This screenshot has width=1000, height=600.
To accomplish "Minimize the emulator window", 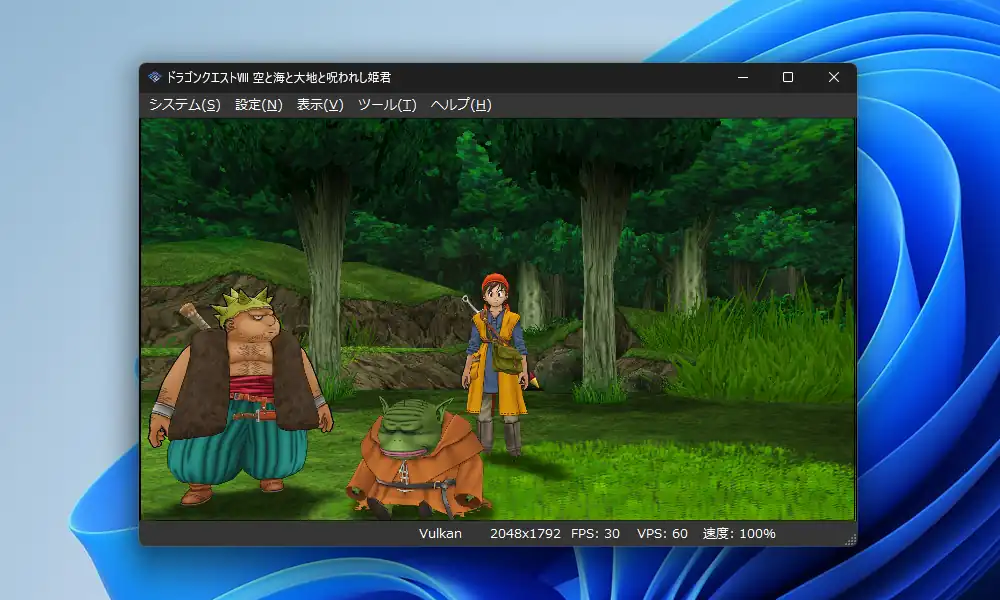I will click(742, 77).
